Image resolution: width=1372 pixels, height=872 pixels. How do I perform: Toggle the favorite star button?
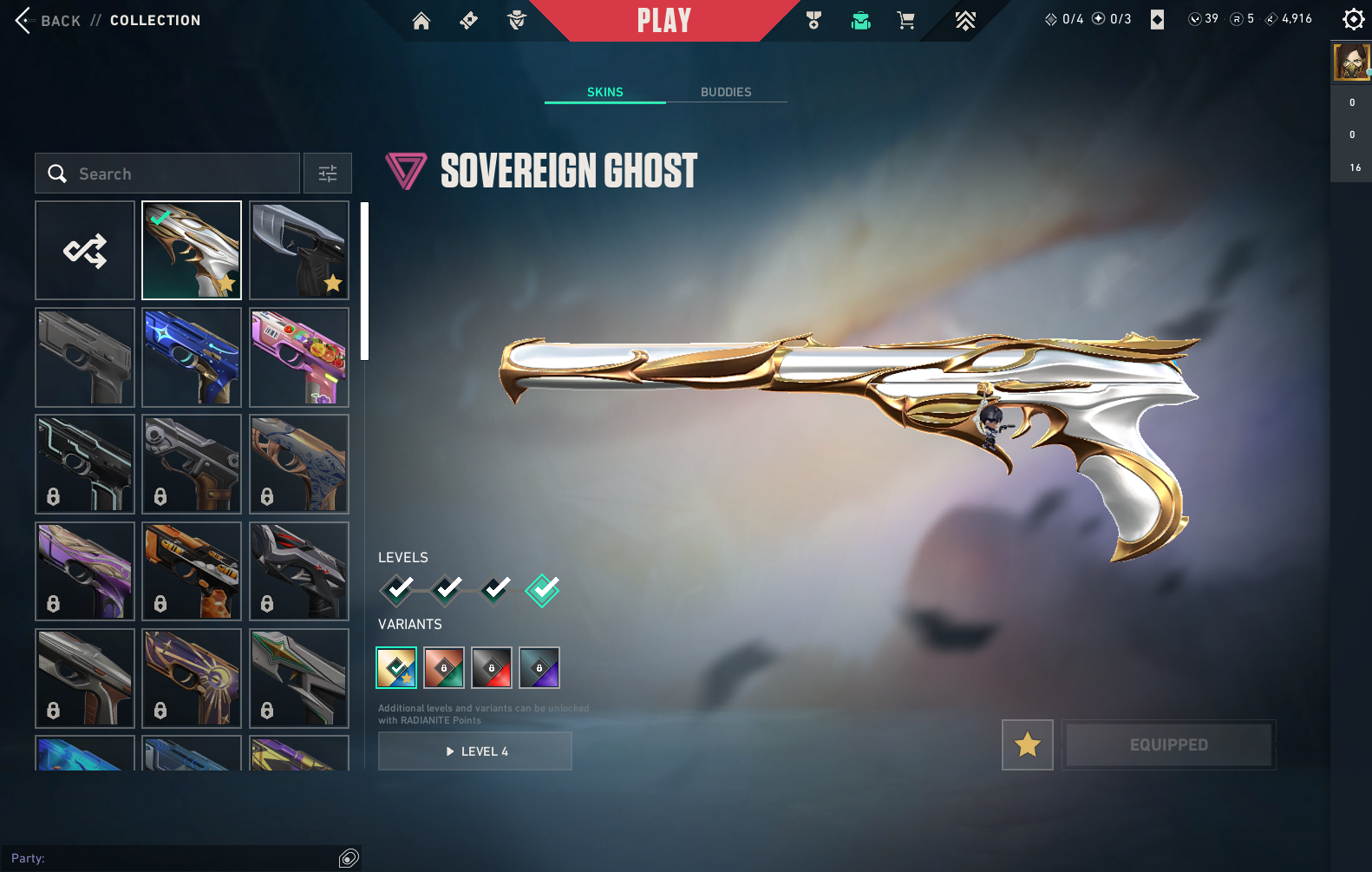tap(1028, 744)
